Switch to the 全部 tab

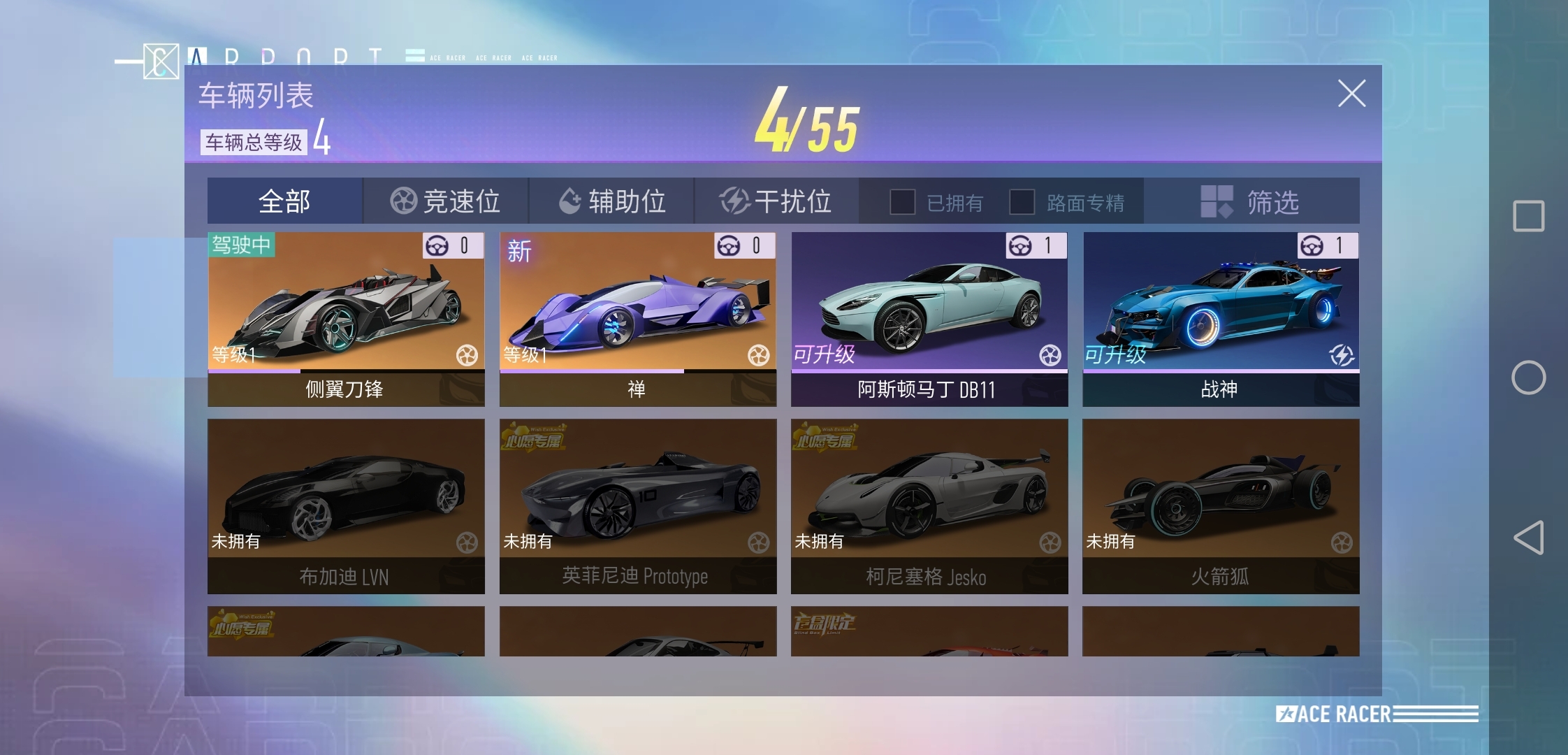283,201
